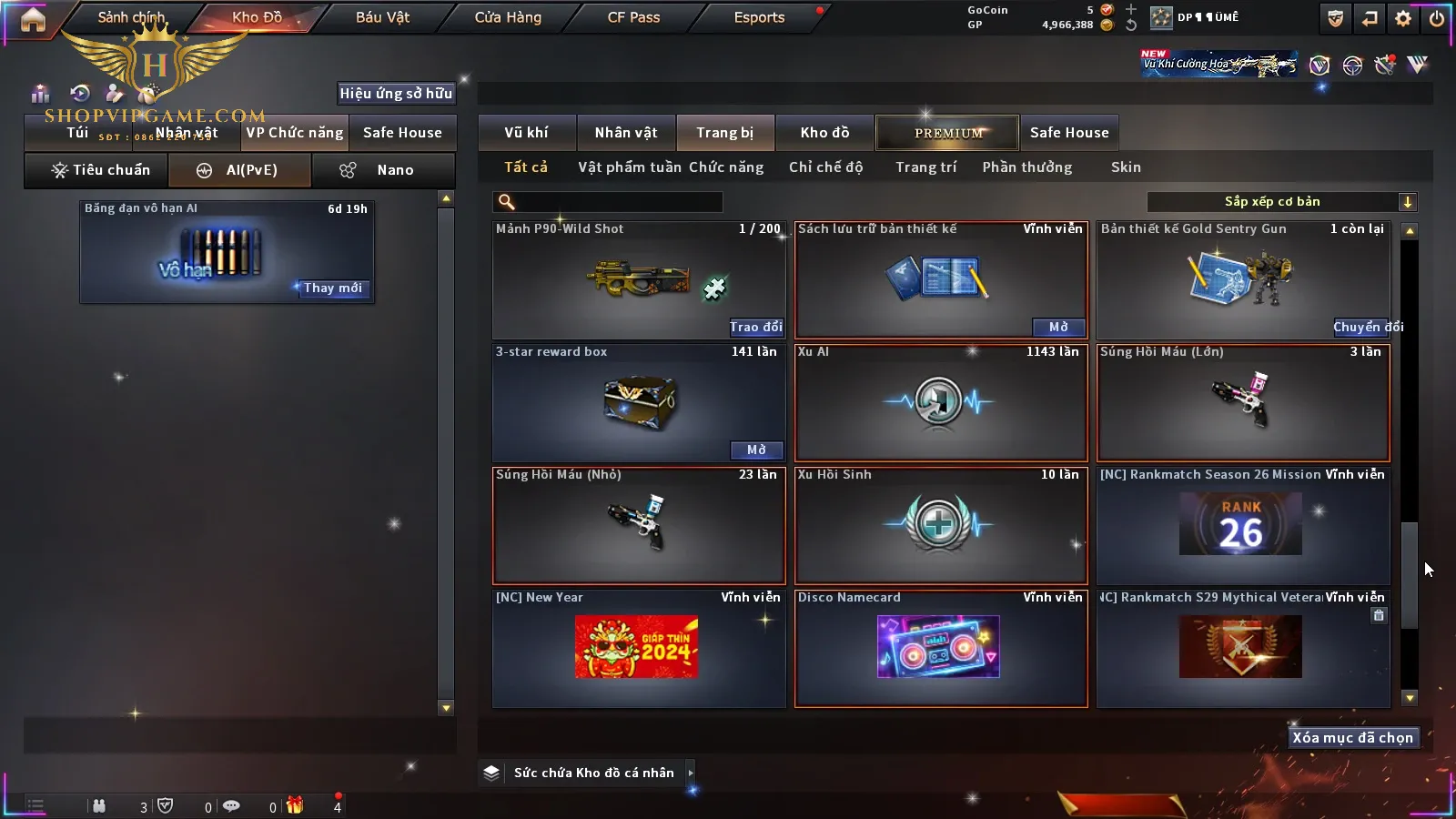Open the Cửa Hàng shop menu
This screenshot has height=819, width=1456.
(x=508, y=17)
